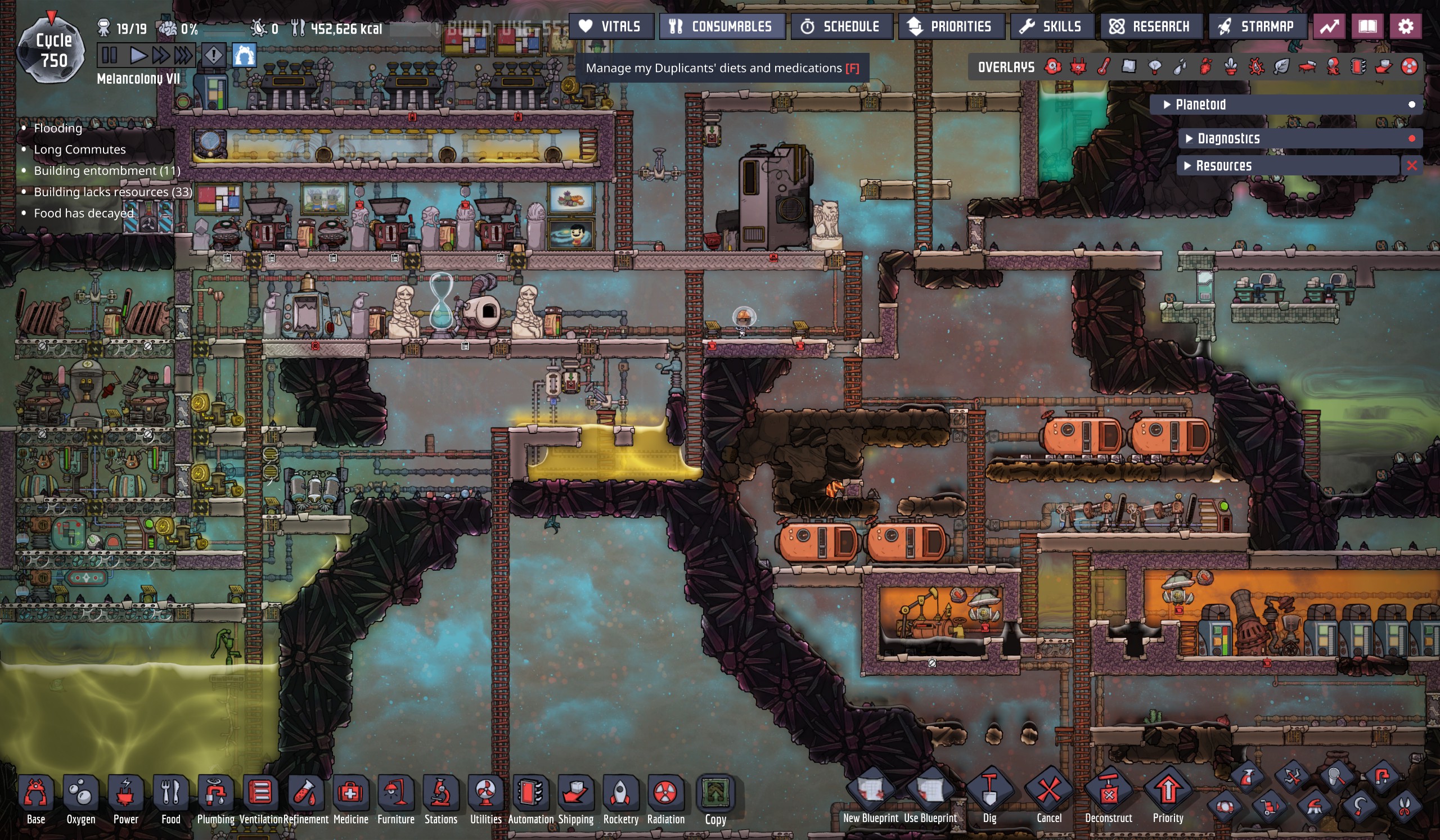
Task: Open duplicant Priorities
Action: 951,26
